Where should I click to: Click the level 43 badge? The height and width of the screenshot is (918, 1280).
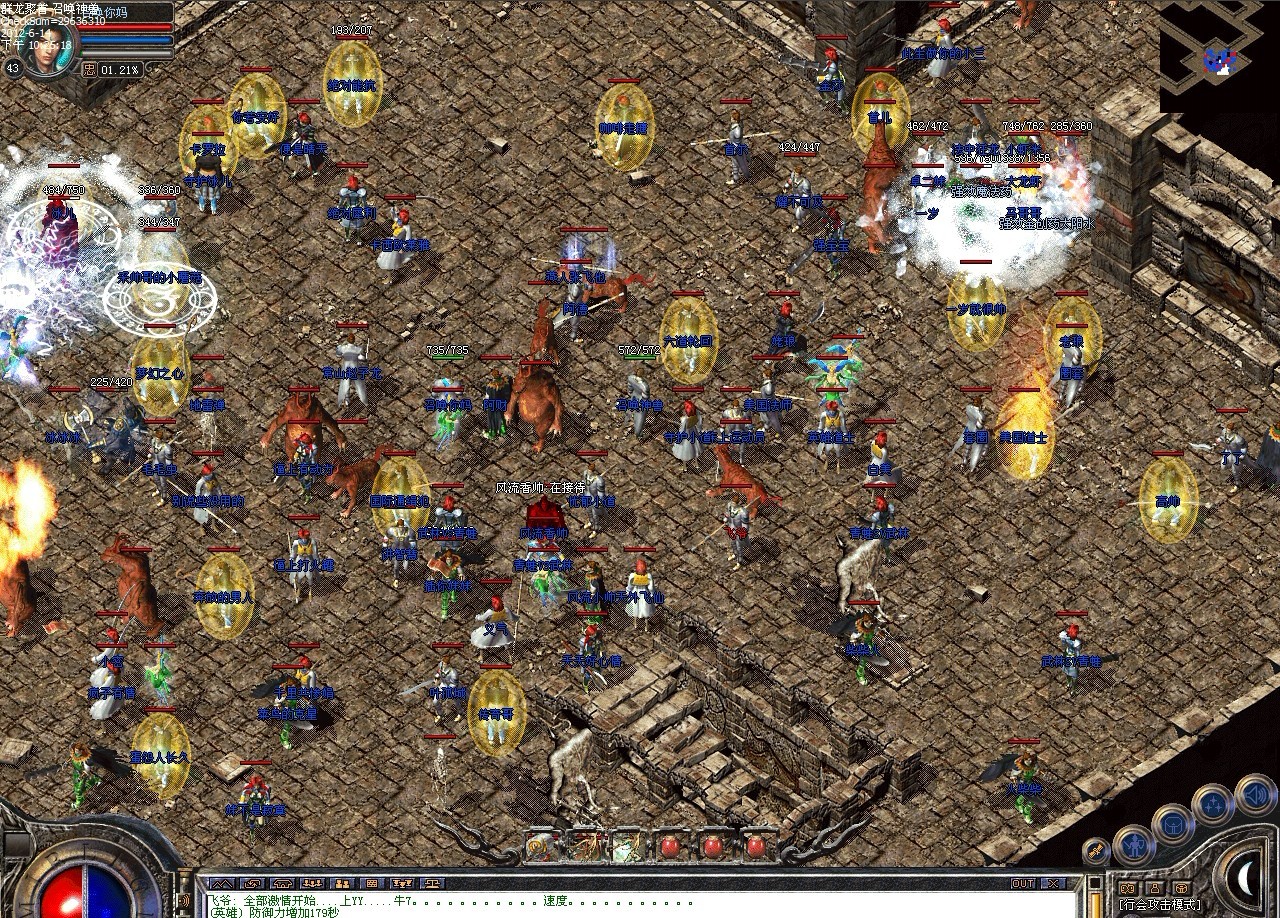(13, 68)
